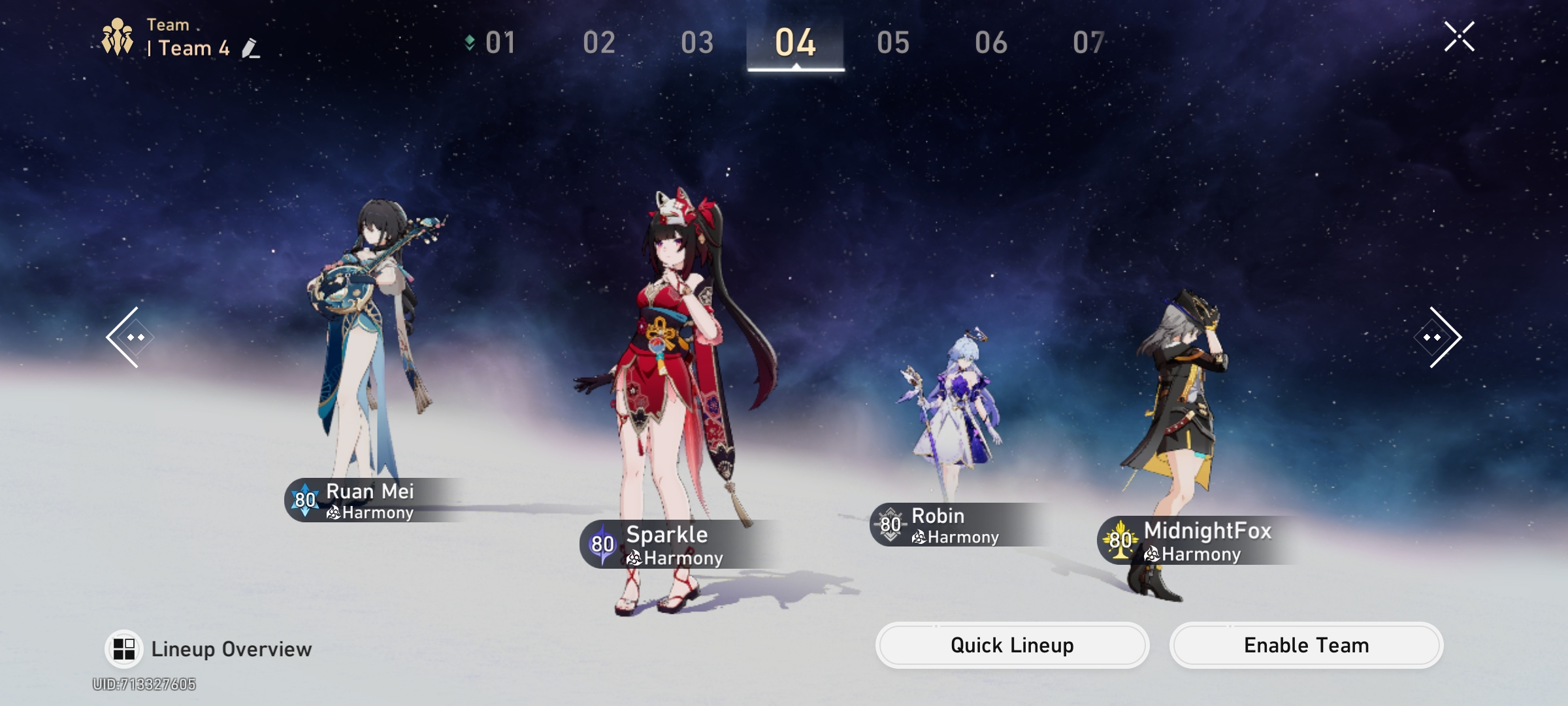This screenshot has height=706, width=1568.
Task: Select the Sparkle character slot
Action: pos(673,392)
